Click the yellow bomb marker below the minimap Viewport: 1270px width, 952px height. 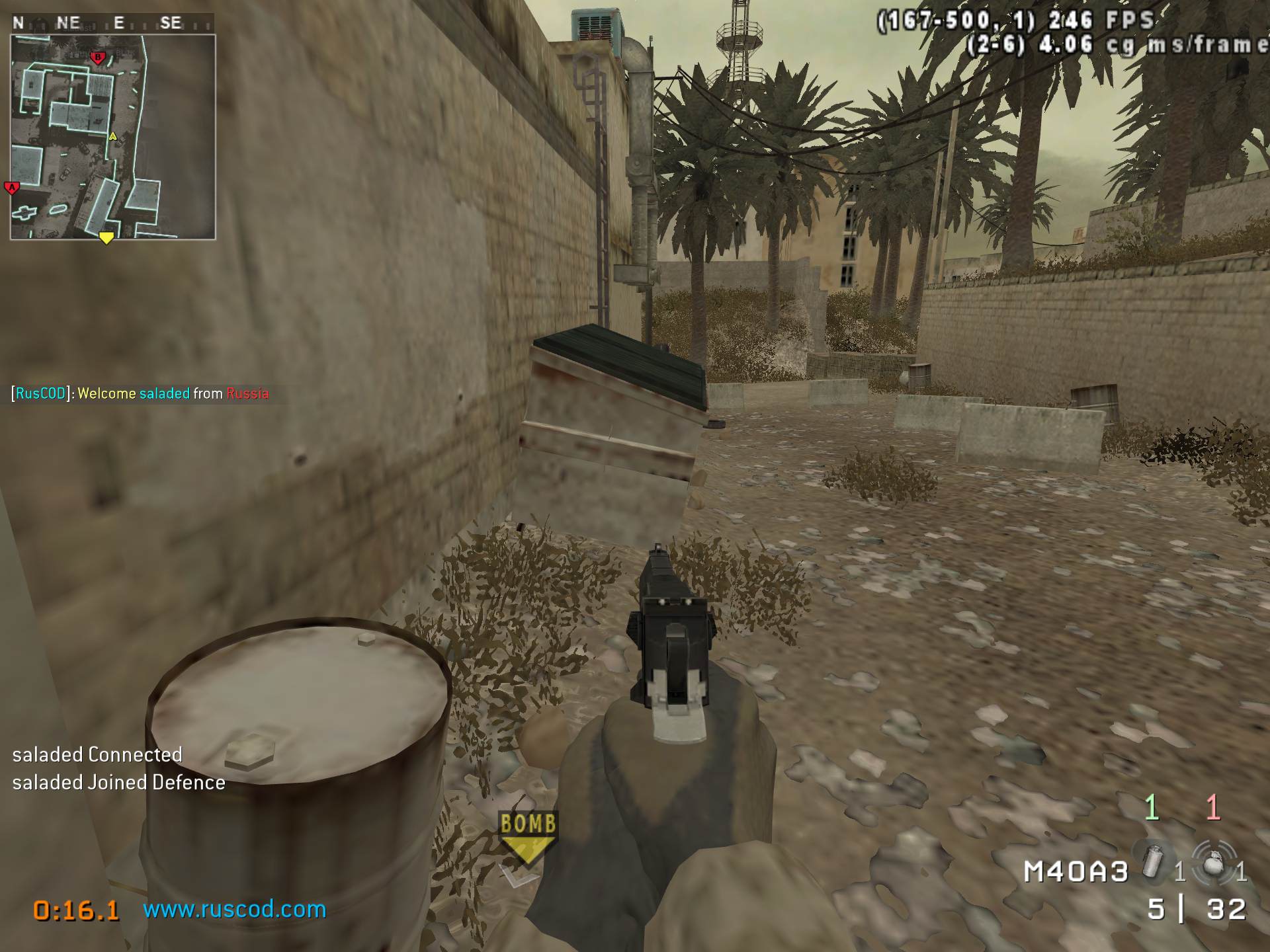point(106,237)
